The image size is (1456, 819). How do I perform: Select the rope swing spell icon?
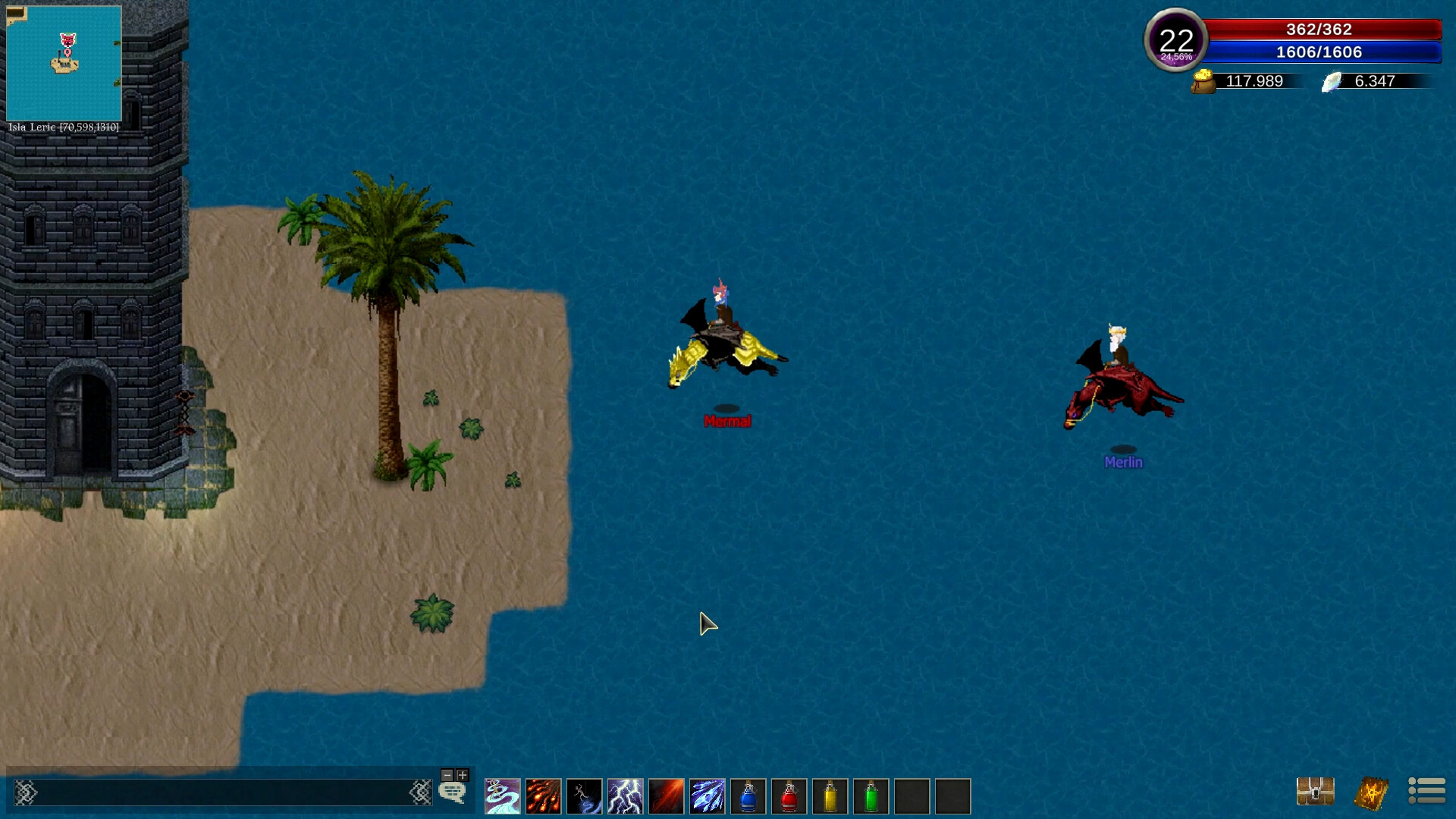pos(585,795)
